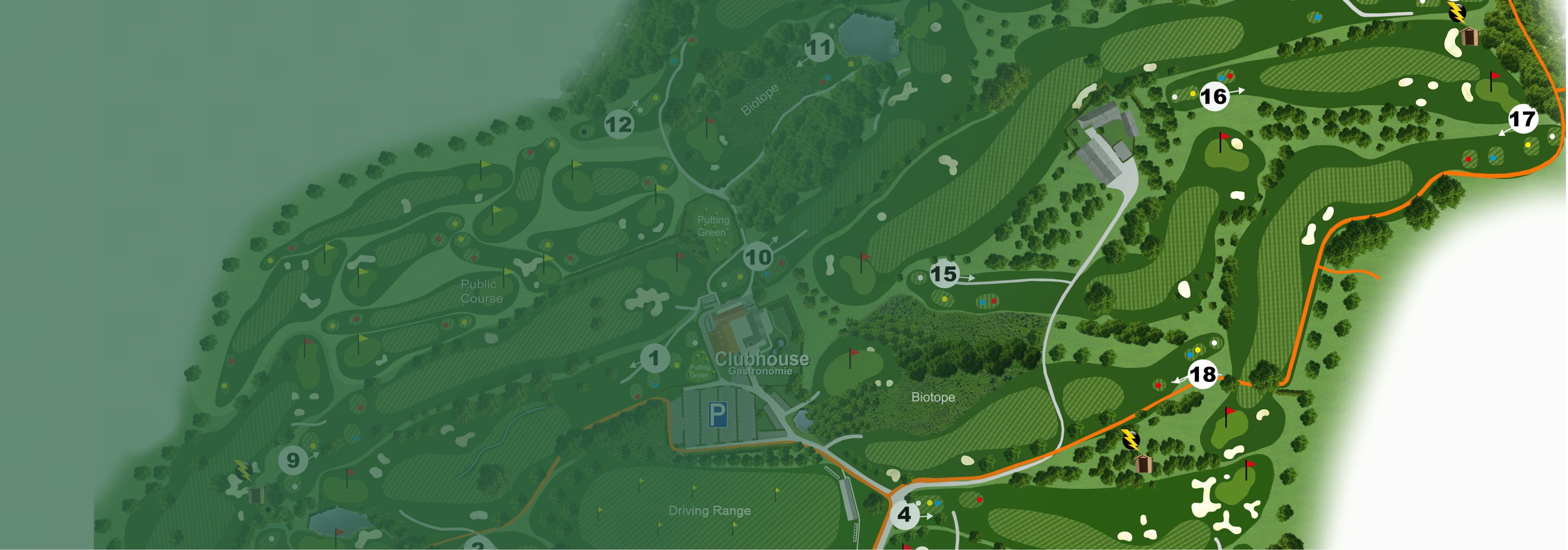The image size is (1568, 550).
Task: Click the hole 4 marker
Action: coord(905,514)
